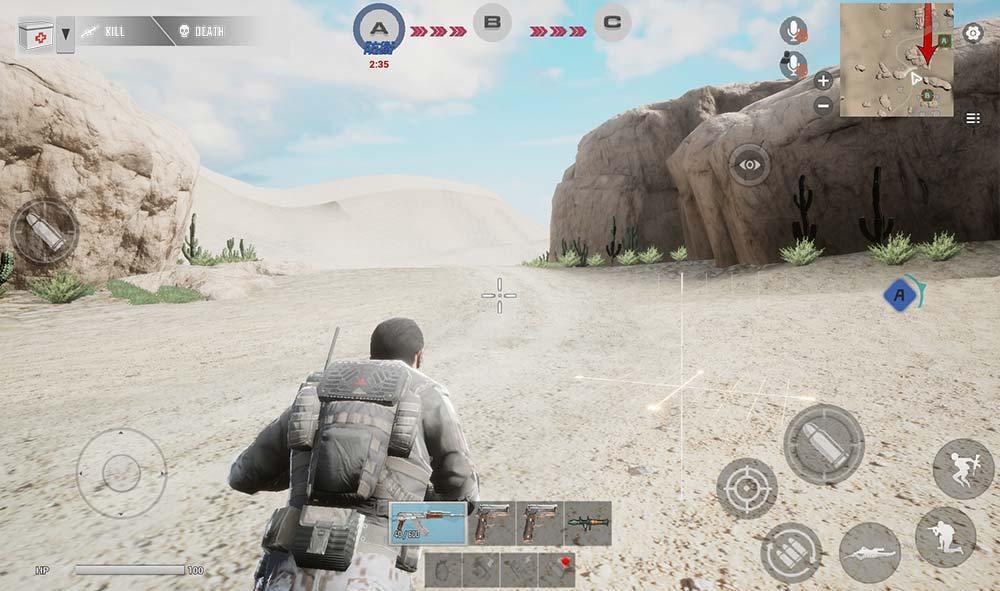Crouch using the kneeling soldier button
1000x591 pixels.
945,537
